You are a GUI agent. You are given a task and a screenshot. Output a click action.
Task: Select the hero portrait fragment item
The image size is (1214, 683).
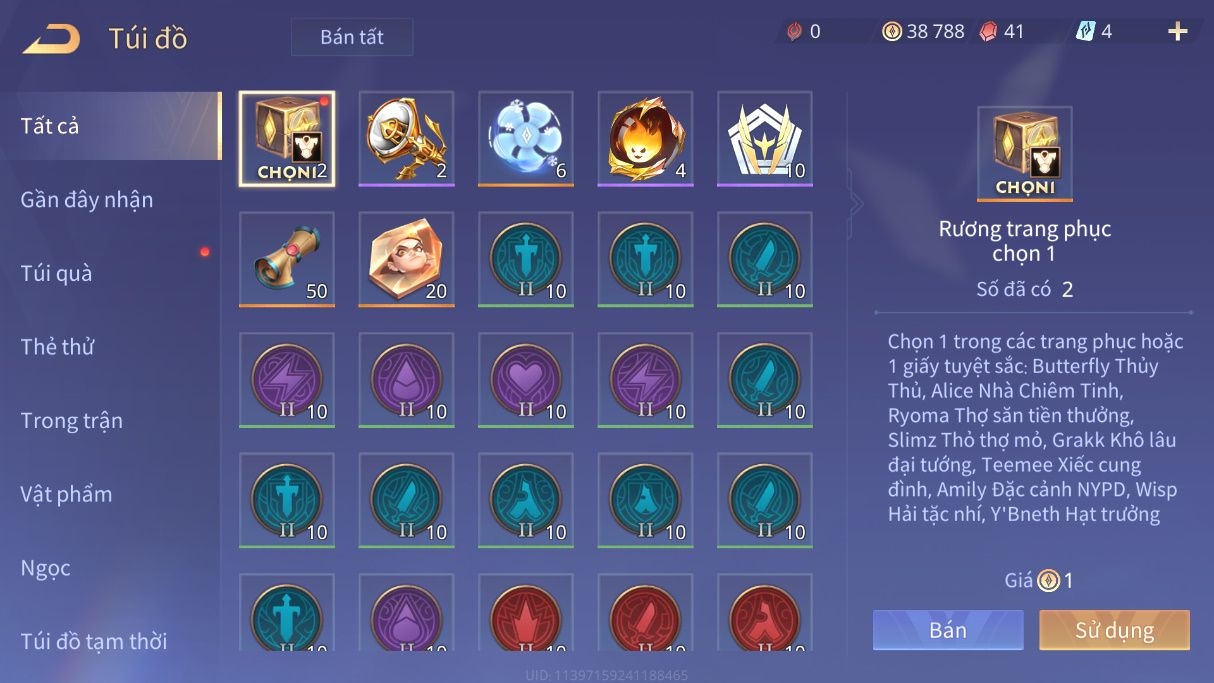click(406, 259)
